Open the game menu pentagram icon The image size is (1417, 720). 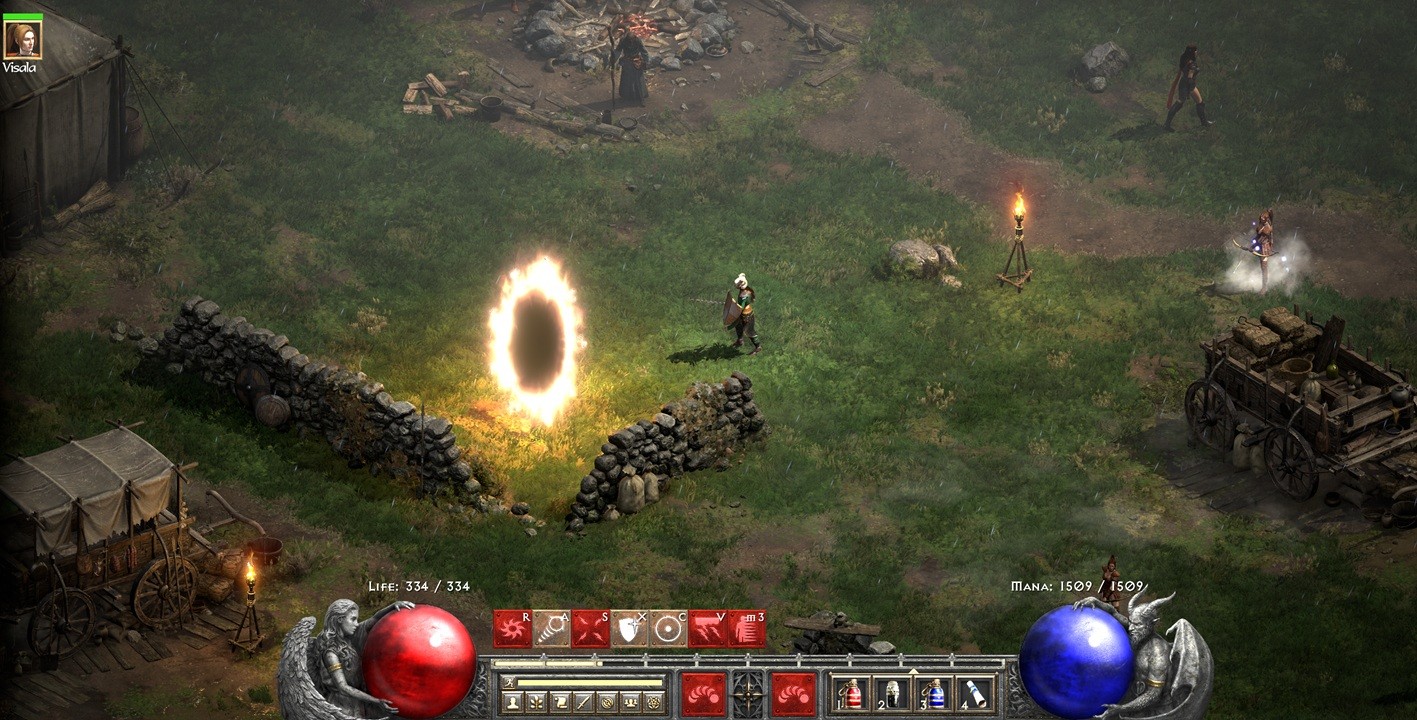coord(655,701)
